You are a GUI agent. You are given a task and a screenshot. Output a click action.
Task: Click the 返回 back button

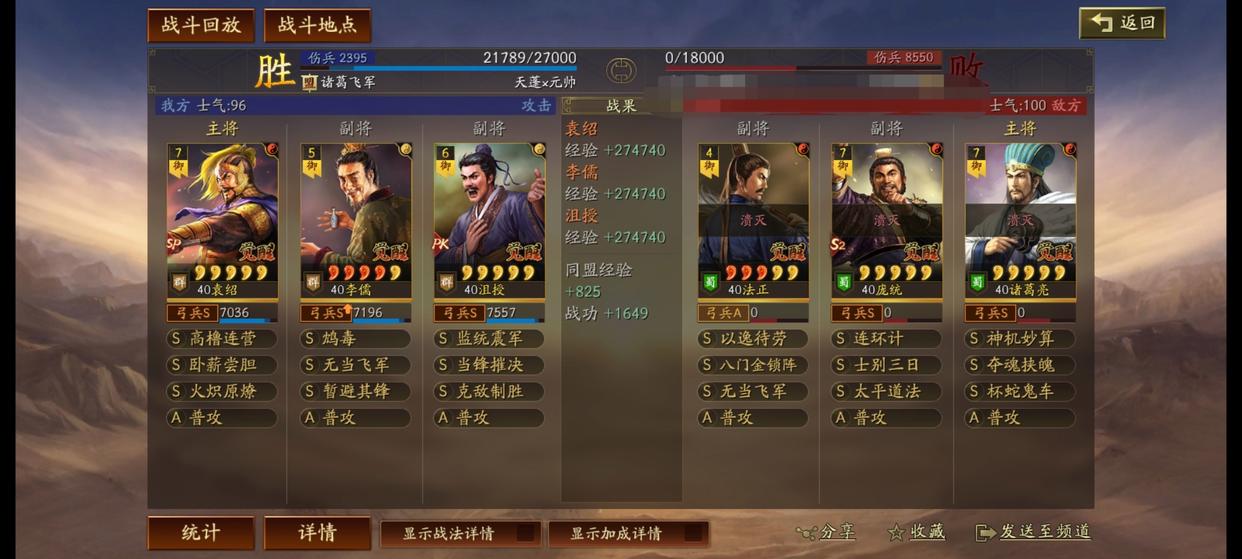1122,23
